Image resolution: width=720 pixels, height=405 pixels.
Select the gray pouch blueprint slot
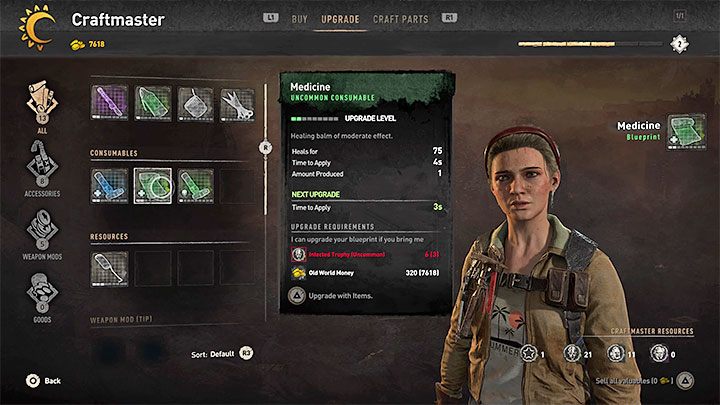[x=195, y=102]
